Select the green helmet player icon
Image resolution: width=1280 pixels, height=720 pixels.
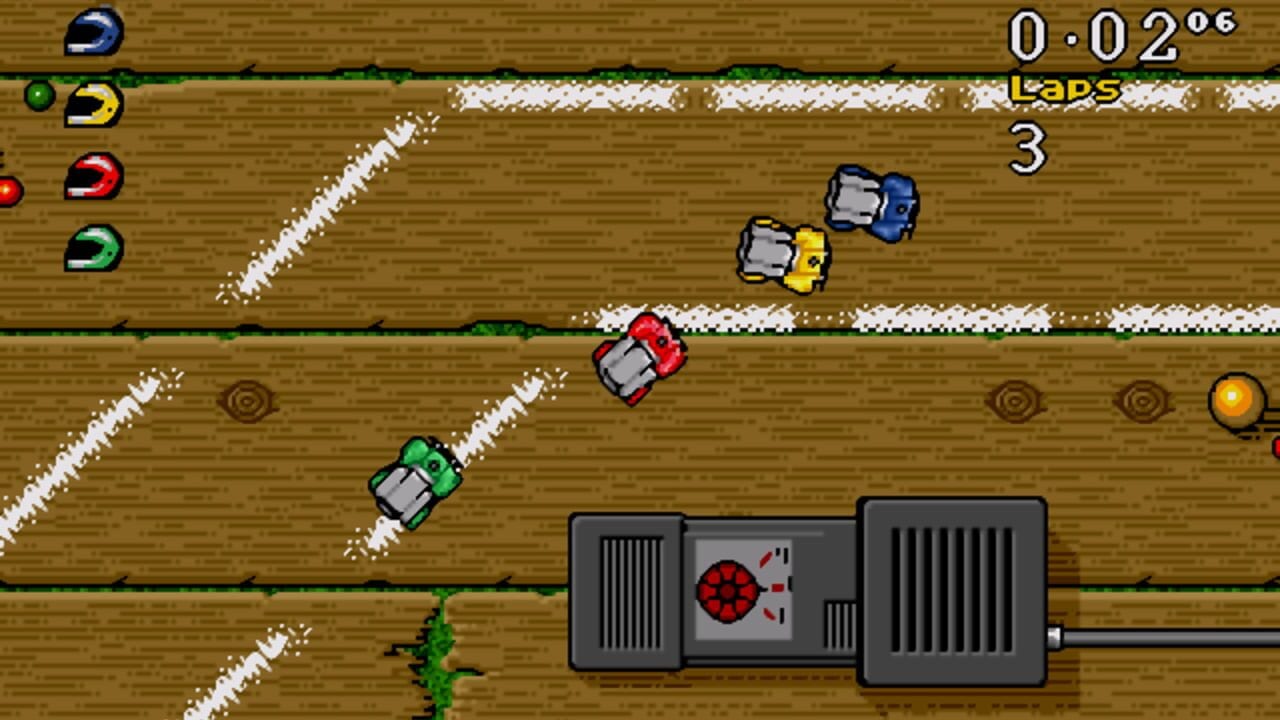[92, 248]
